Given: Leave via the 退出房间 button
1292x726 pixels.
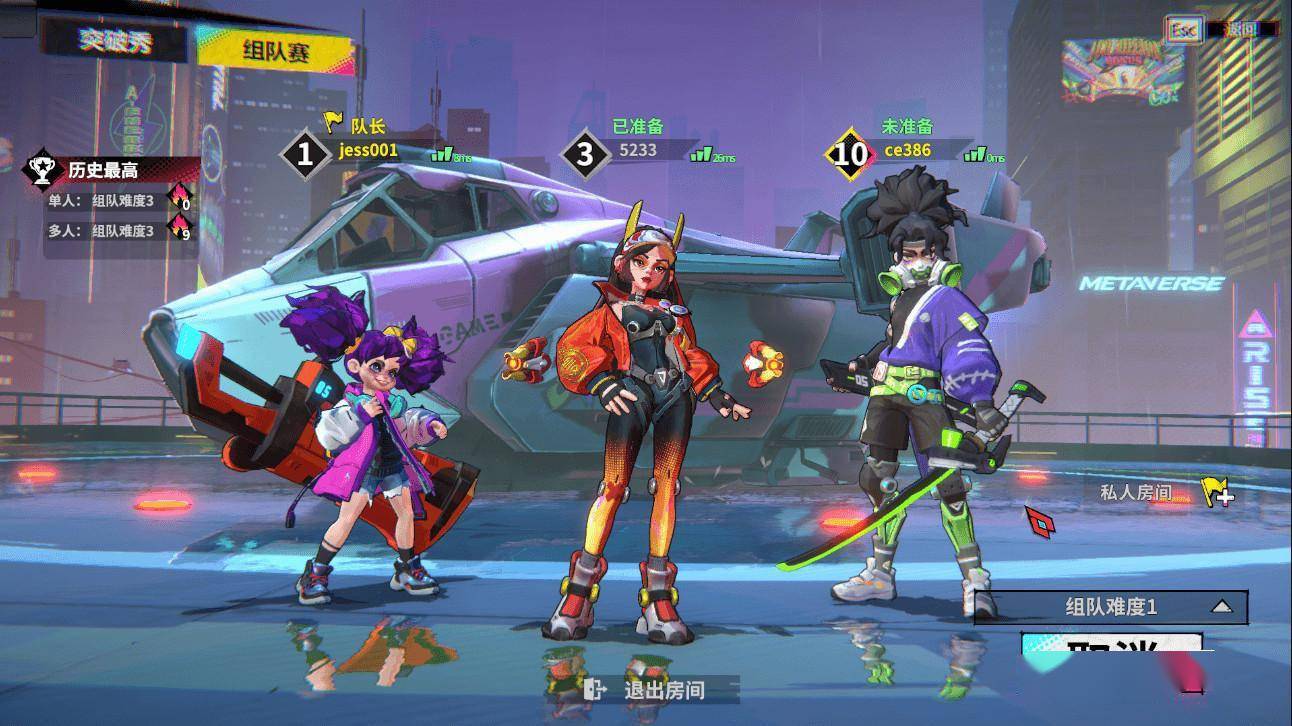Looking at the screenshot, I should pos(663,689).
